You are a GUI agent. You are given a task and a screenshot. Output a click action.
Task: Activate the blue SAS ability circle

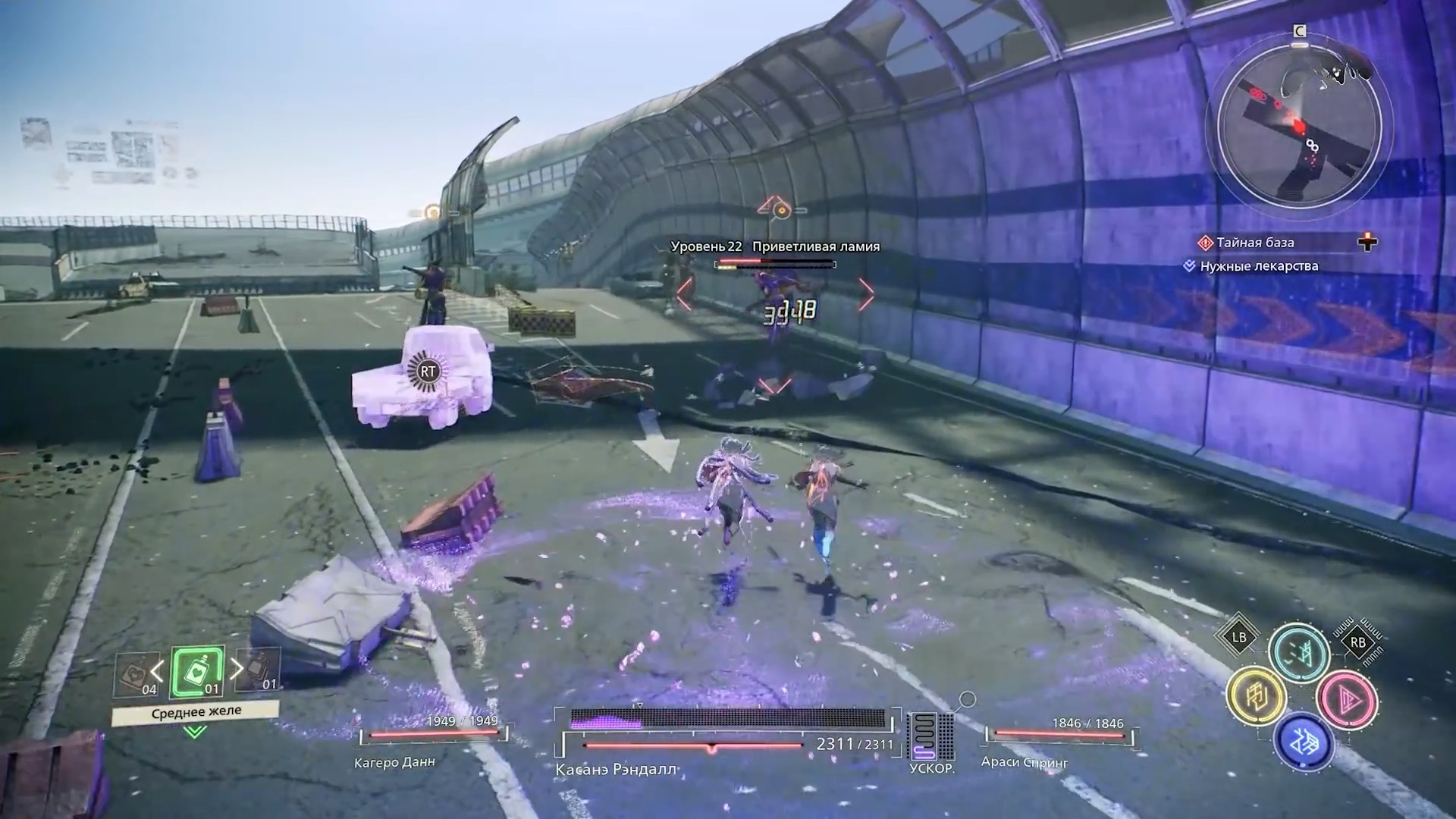1304,742
